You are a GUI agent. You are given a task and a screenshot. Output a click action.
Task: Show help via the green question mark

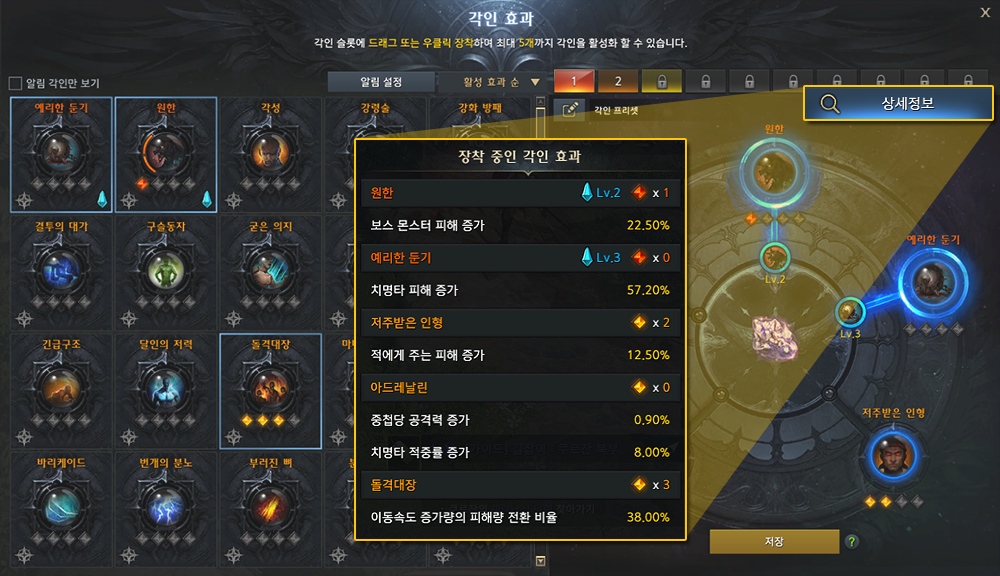(x=852, y=542)
